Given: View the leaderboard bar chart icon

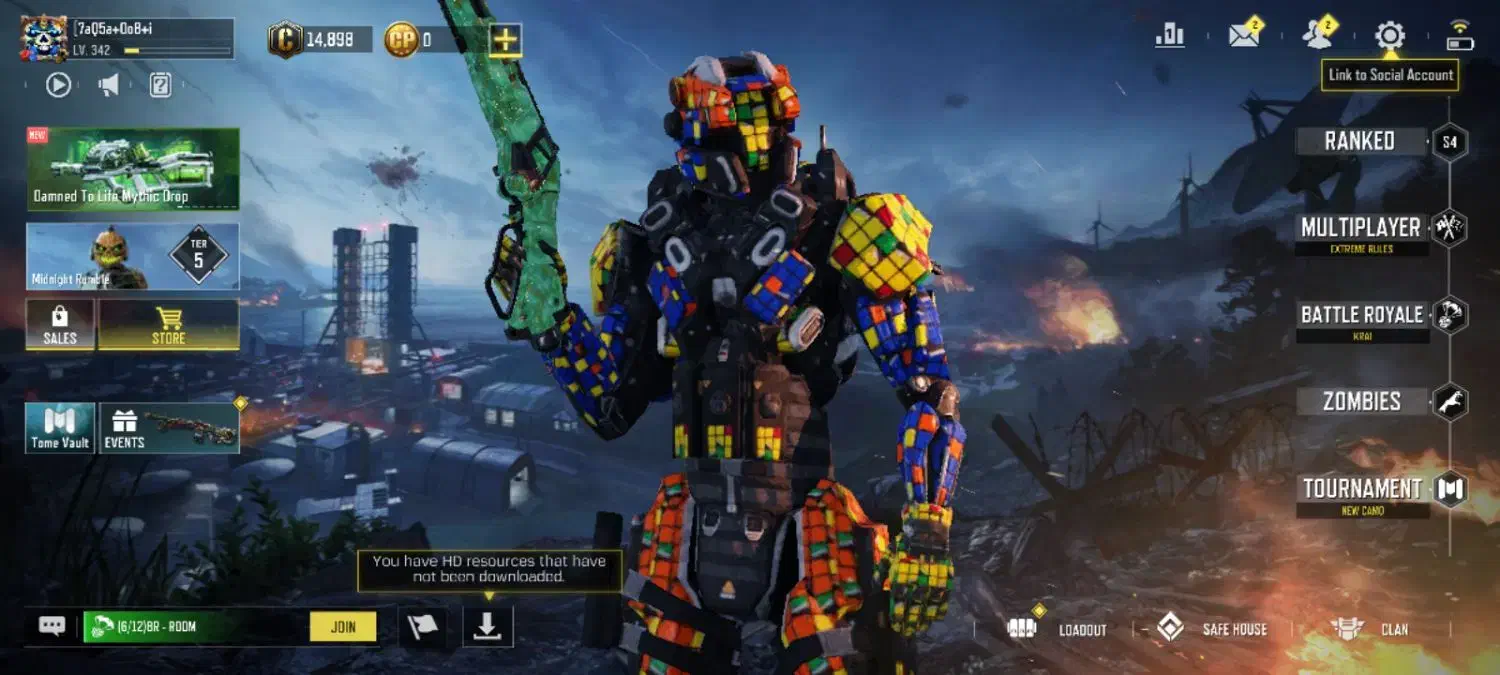Looking at the screenshot, I should [x=1169, y=36].
